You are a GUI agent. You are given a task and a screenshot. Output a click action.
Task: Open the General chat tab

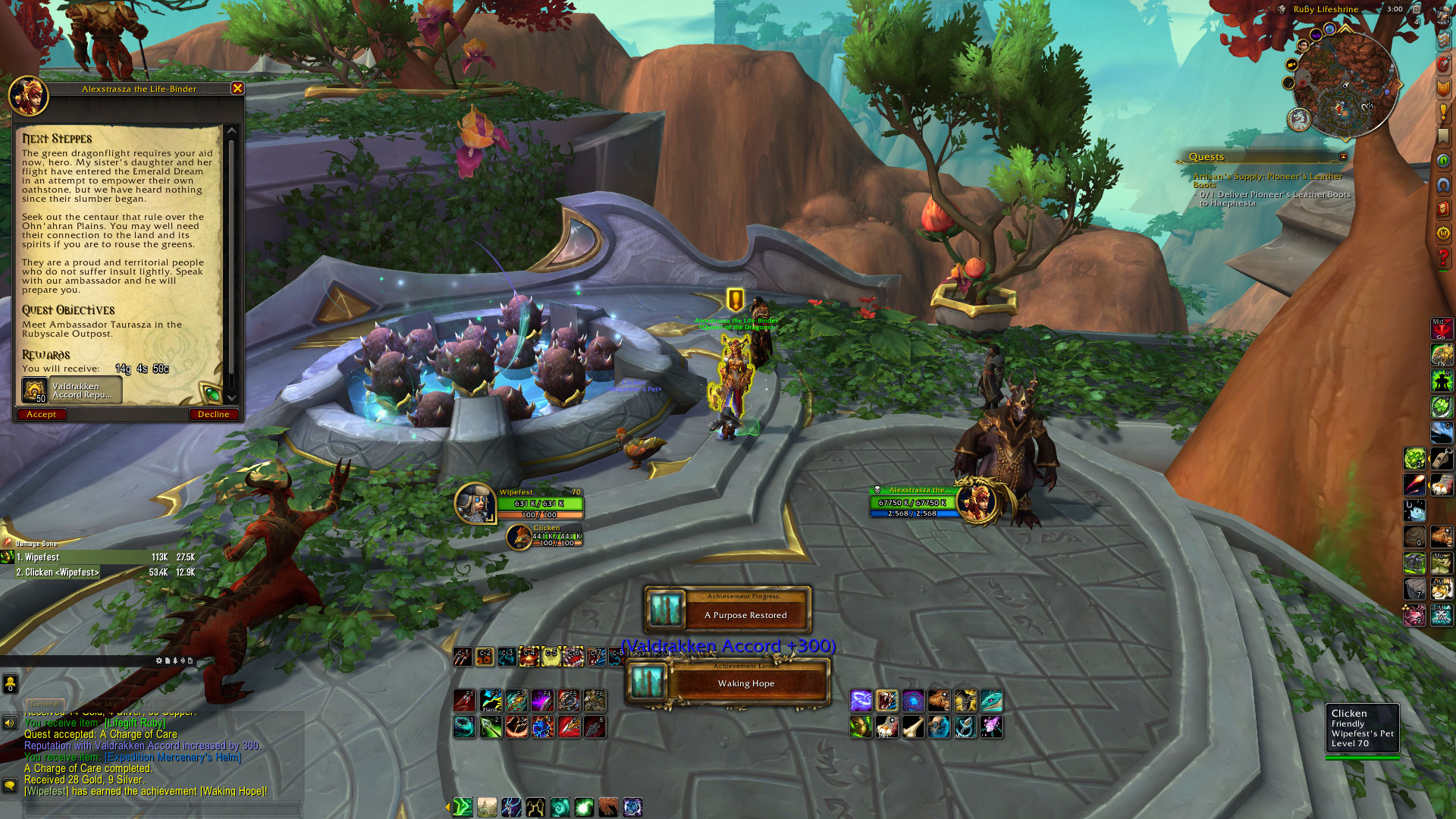[45, 704]
